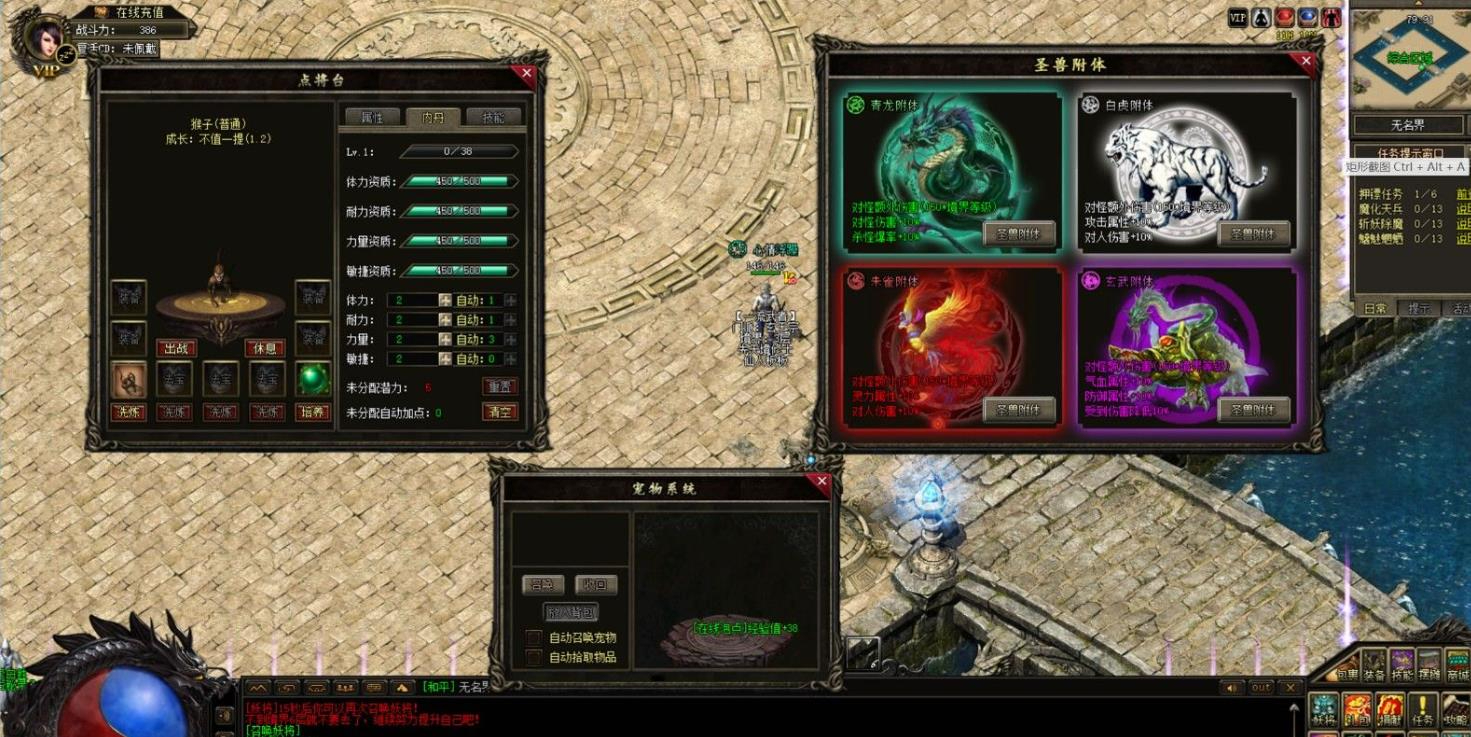Toggle the 自动召唤宠物 checkbox
Viewport: 1471px width, 737px height.
[534, 638]
